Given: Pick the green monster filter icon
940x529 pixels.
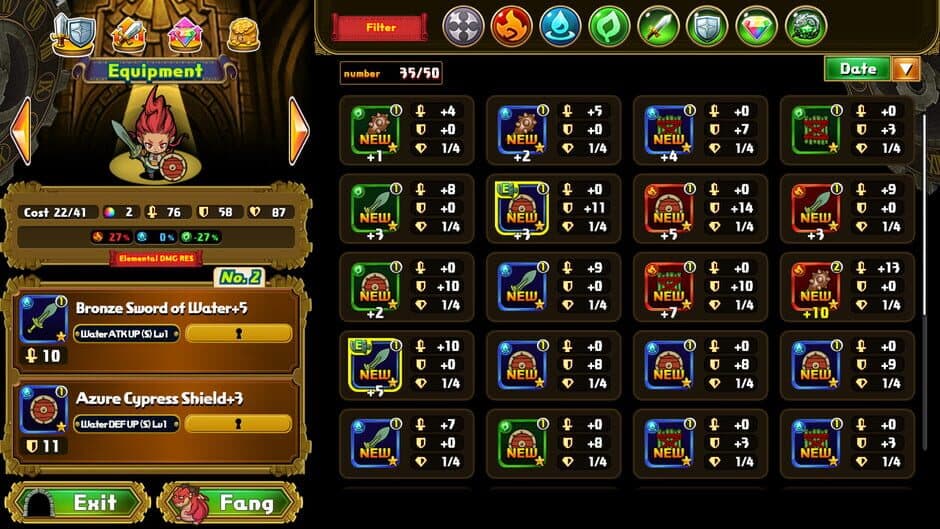Looking at the screenshot, I should (806, 26).
